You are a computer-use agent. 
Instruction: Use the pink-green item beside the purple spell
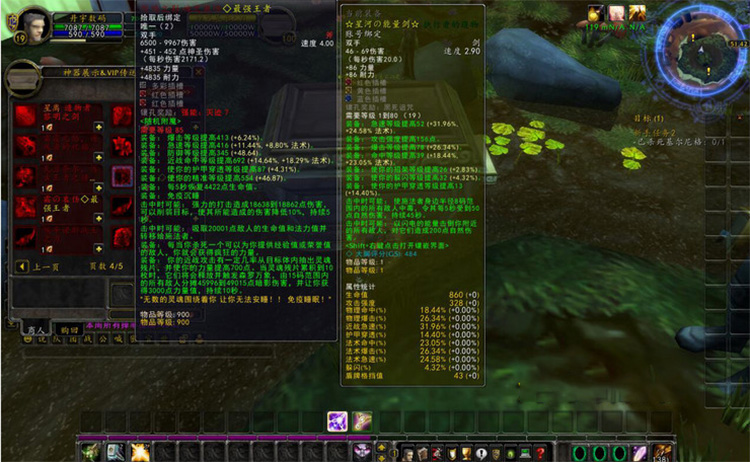point(362,421)
